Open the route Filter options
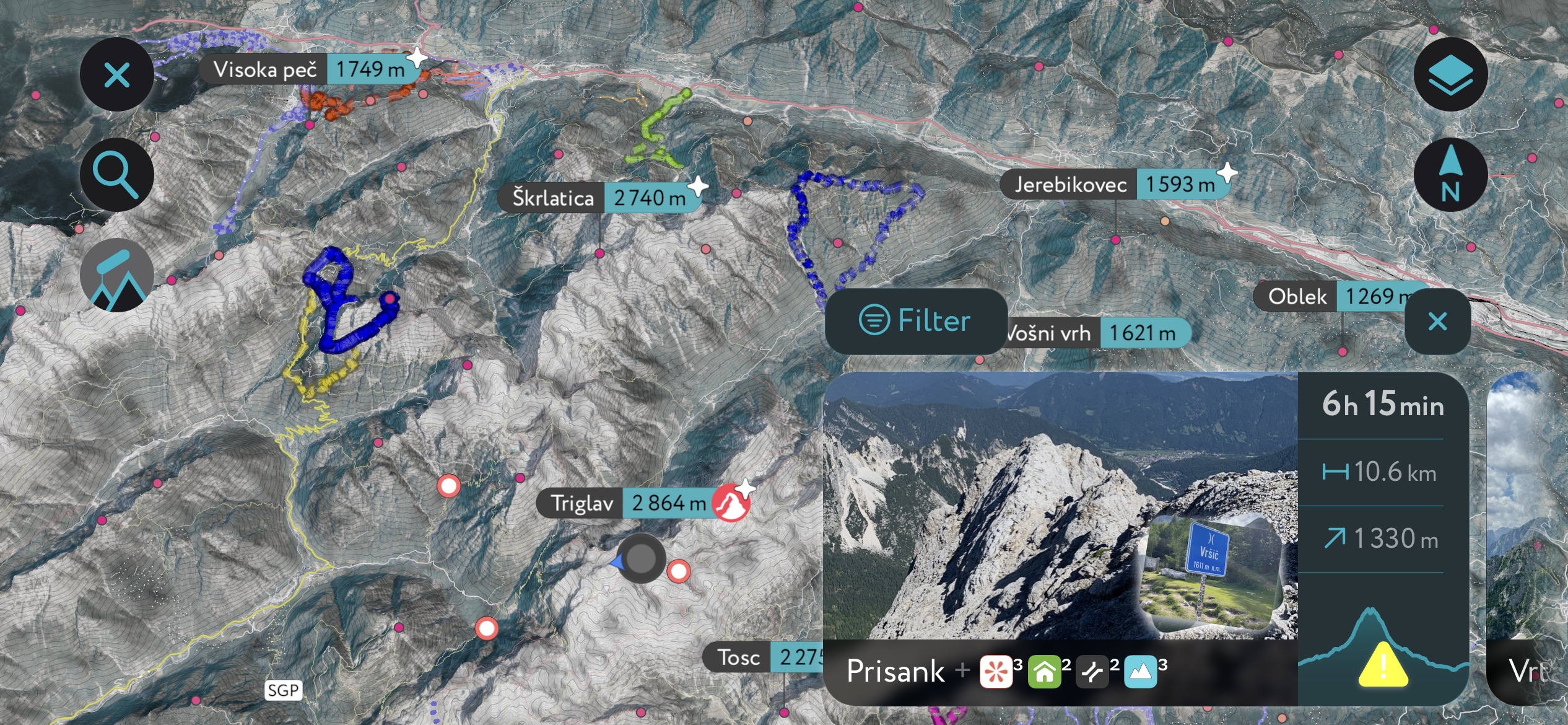 [x=915, y=321]
